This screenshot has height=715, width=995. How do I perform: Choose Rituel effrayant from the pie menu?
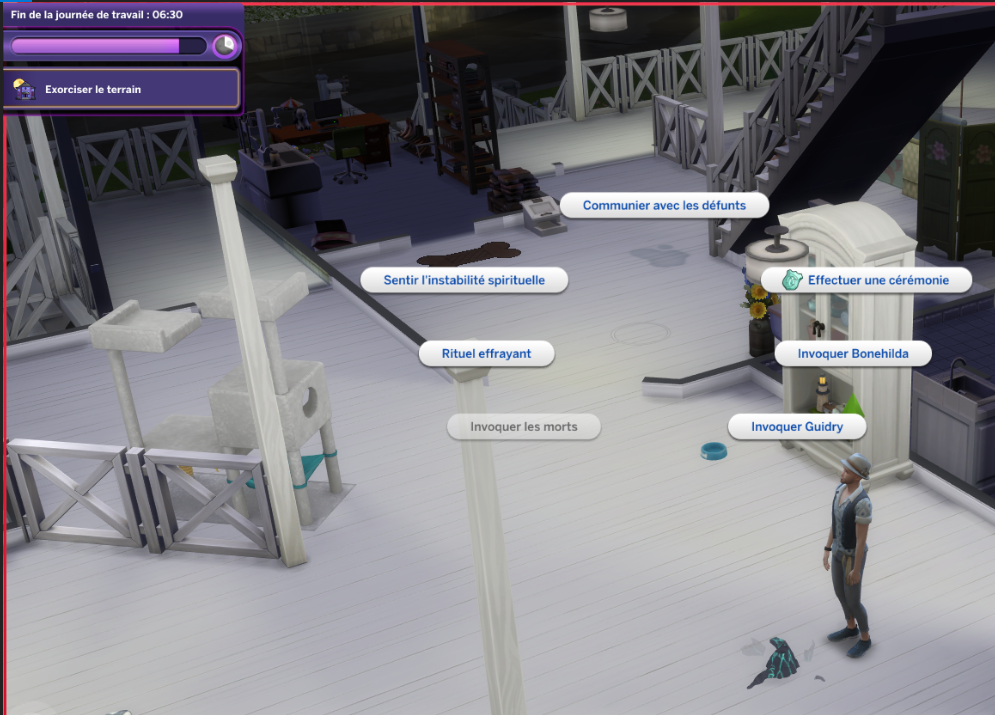(487, 353)
